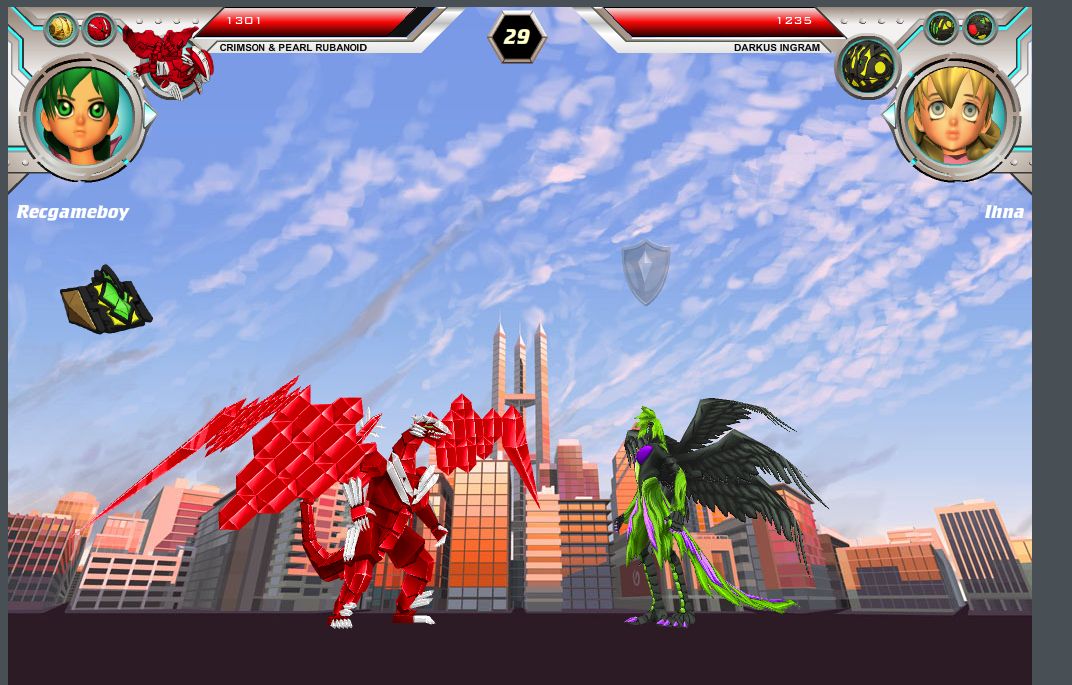Viewport: 1072px width, 685px height.
Task: Select the gold Bakugan ball icon
Action: point(61,28)
